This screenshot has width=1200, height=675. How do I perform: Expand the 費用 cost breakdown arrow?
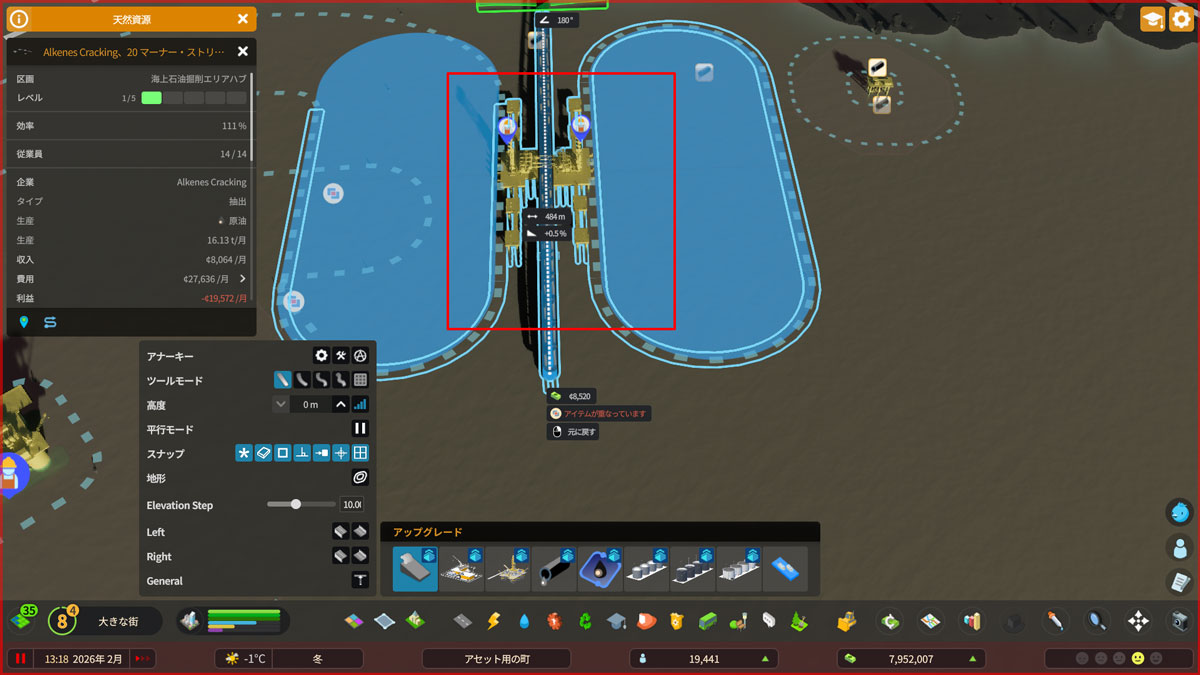click(x=242, y=279)
